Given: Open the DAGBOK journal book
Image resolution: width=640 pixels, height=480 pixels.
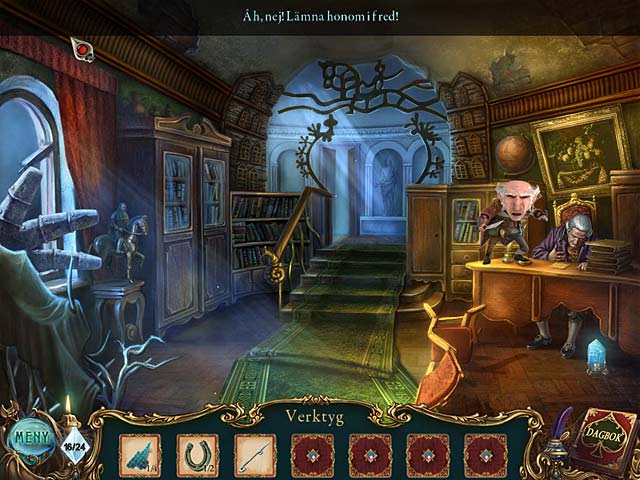Looking at the screenshot, I should pyautogui.click(x=598, y=440).
